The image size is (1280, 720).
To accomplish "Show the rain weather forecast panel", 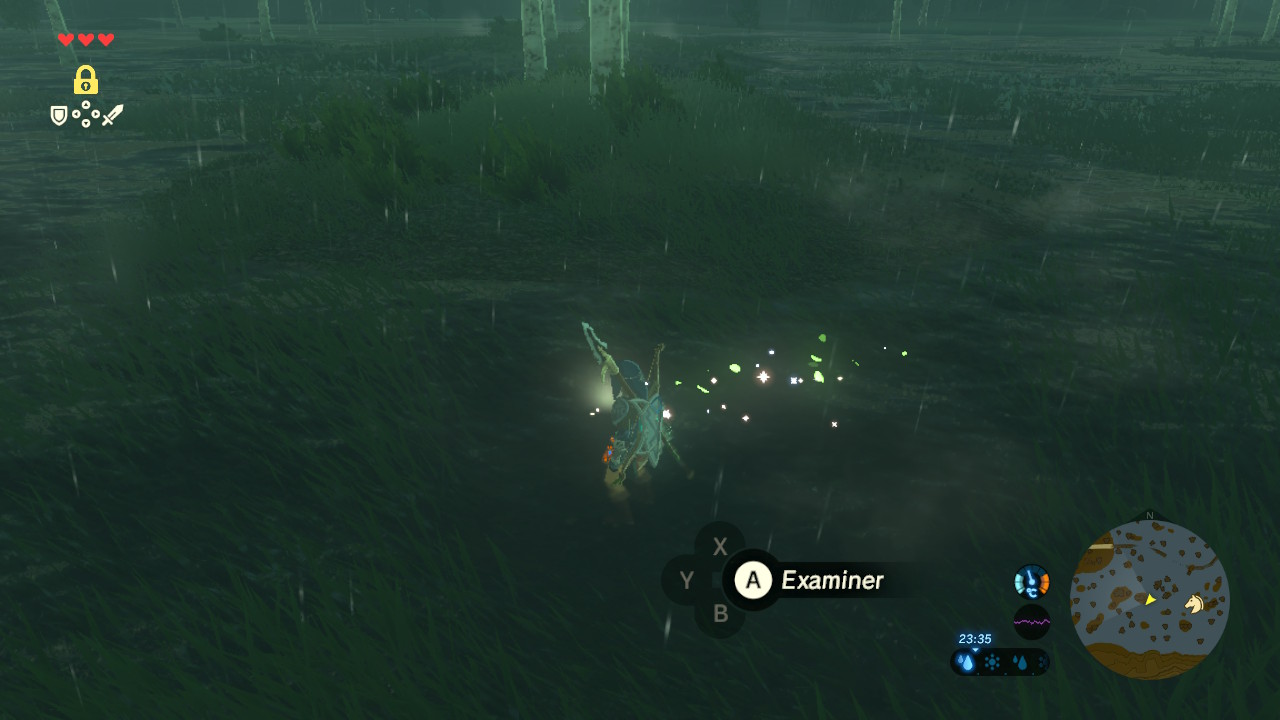I will pyautogui.click(x=1000, y=662).
